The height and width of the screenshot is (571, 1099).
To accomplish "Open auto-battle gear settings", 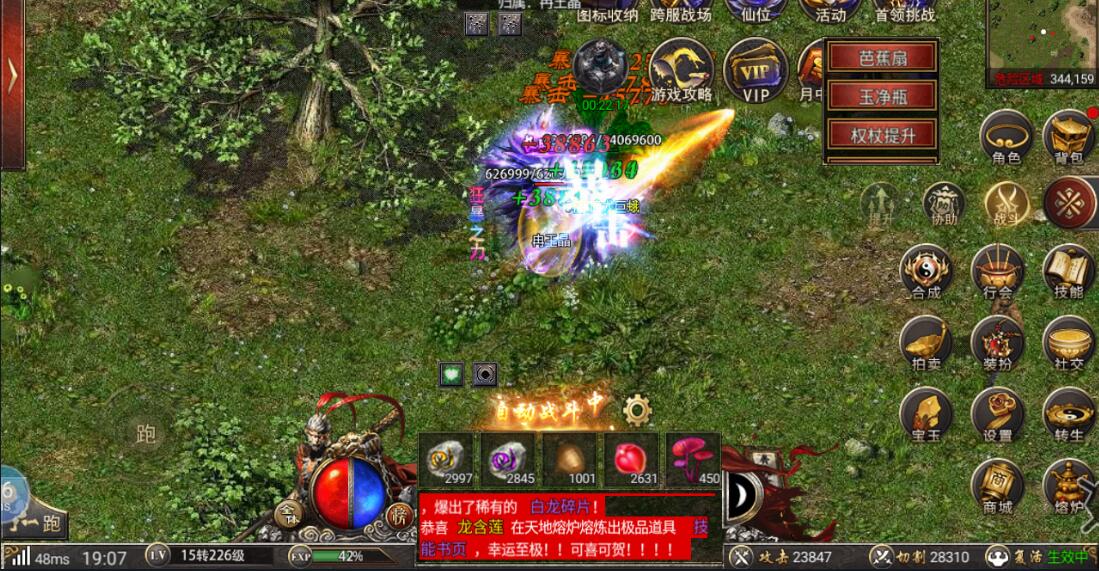I will 637,409.
